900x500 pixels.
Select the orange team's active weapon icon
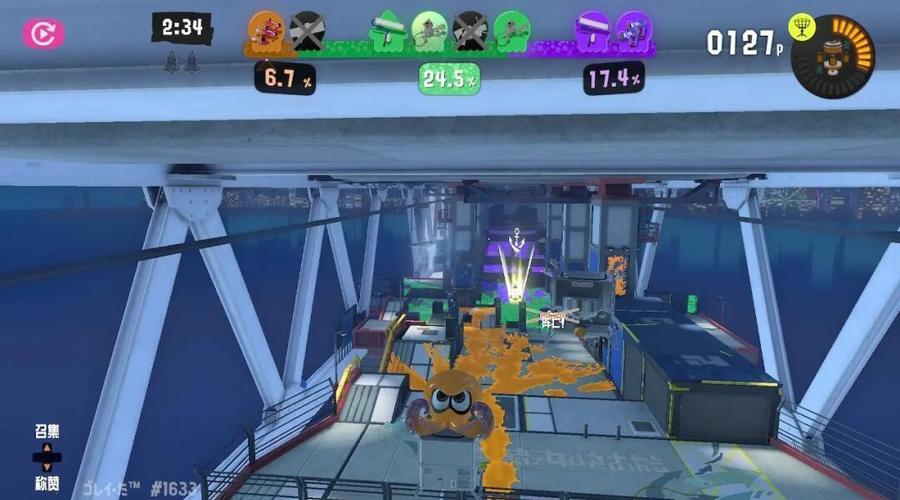coord(266,31)
